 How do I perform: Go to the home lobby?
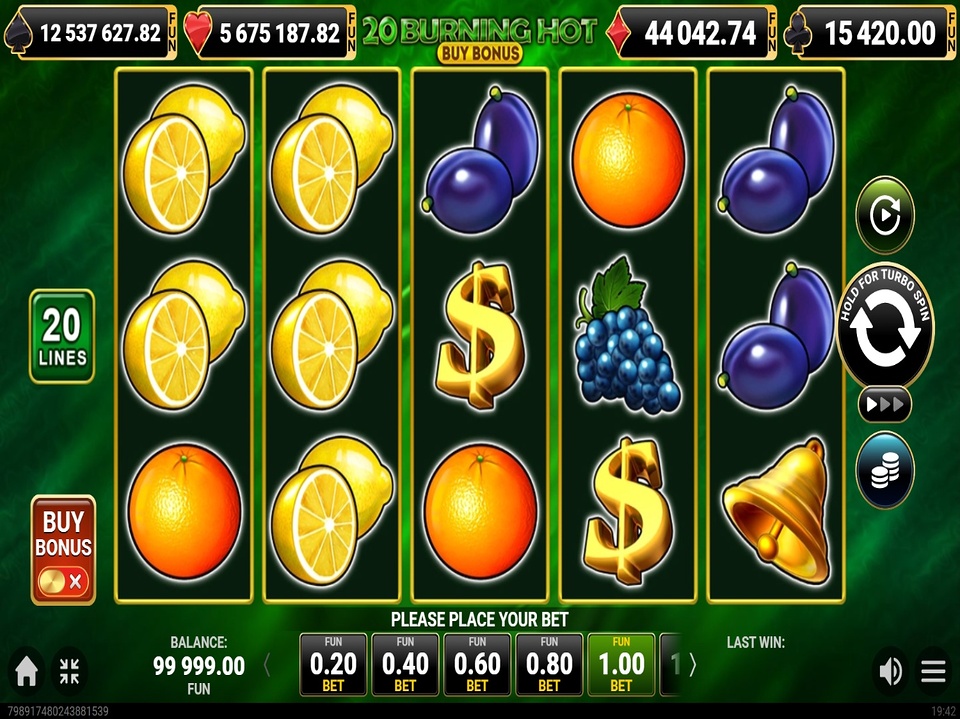[27, 672]
